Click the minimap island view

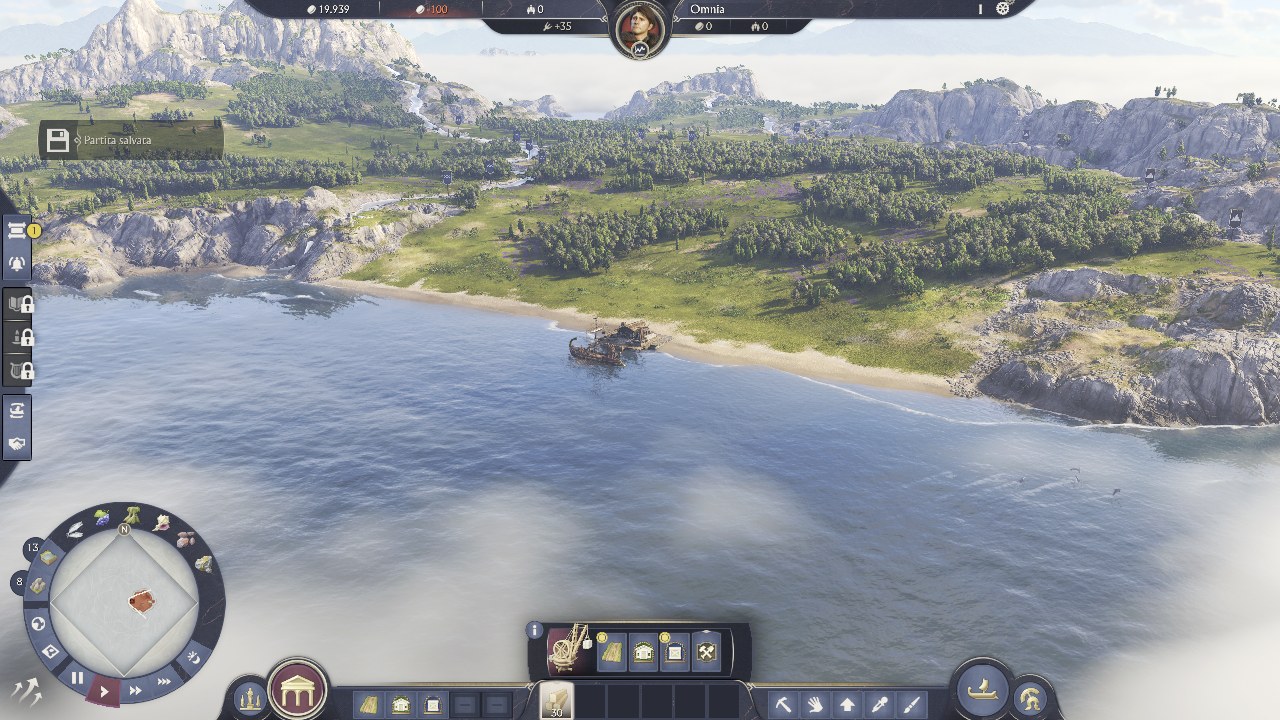pos(124,602)
